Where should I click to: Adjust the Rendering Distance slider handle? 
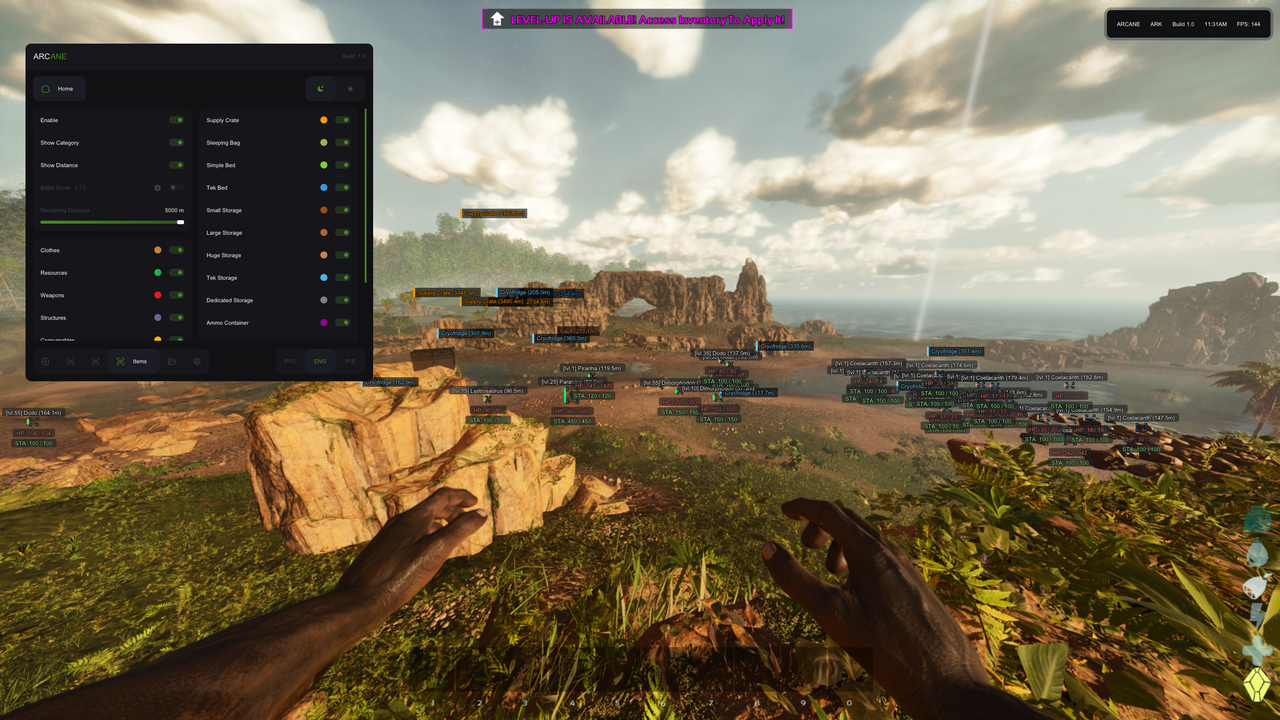181,222
